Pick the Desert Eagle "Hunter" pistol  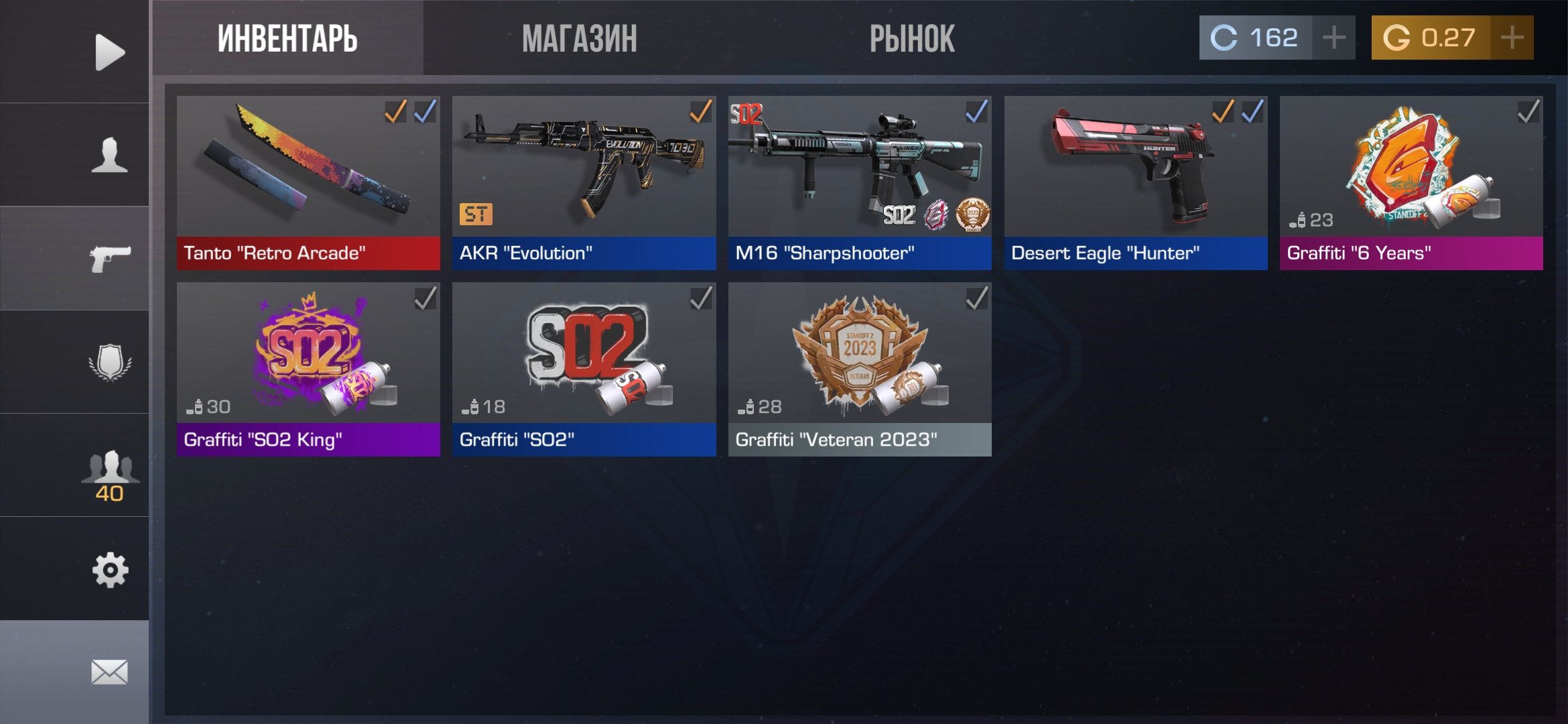click(x=1136, y=182)
